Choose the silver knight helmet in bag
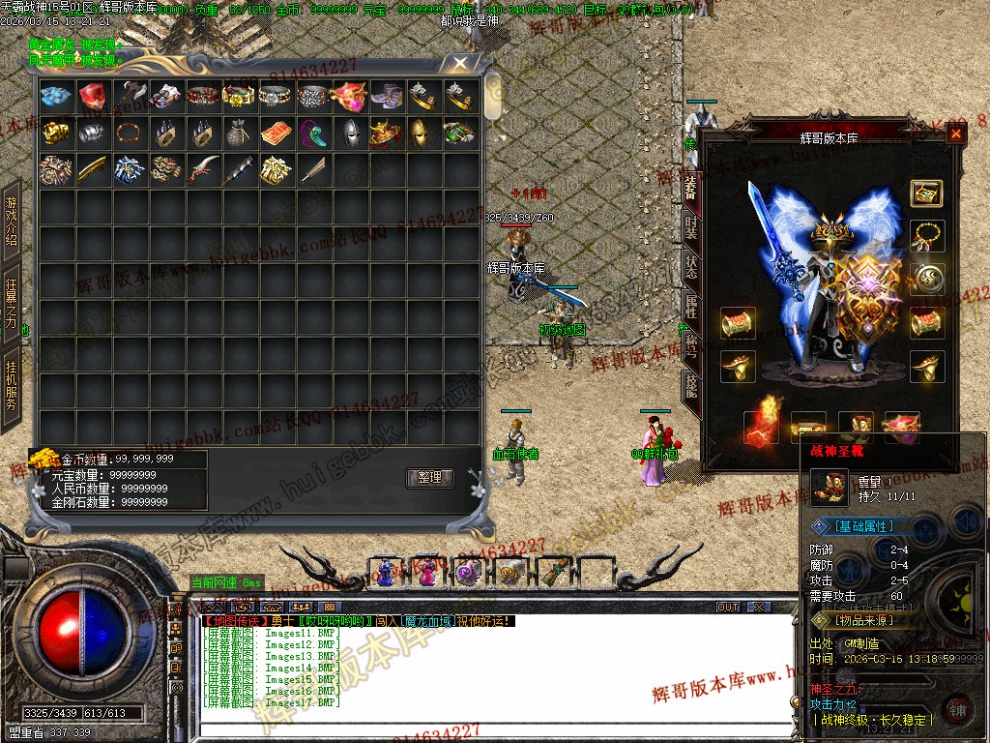The height and width of the screenshot is (743, 990). pos(349,133)
